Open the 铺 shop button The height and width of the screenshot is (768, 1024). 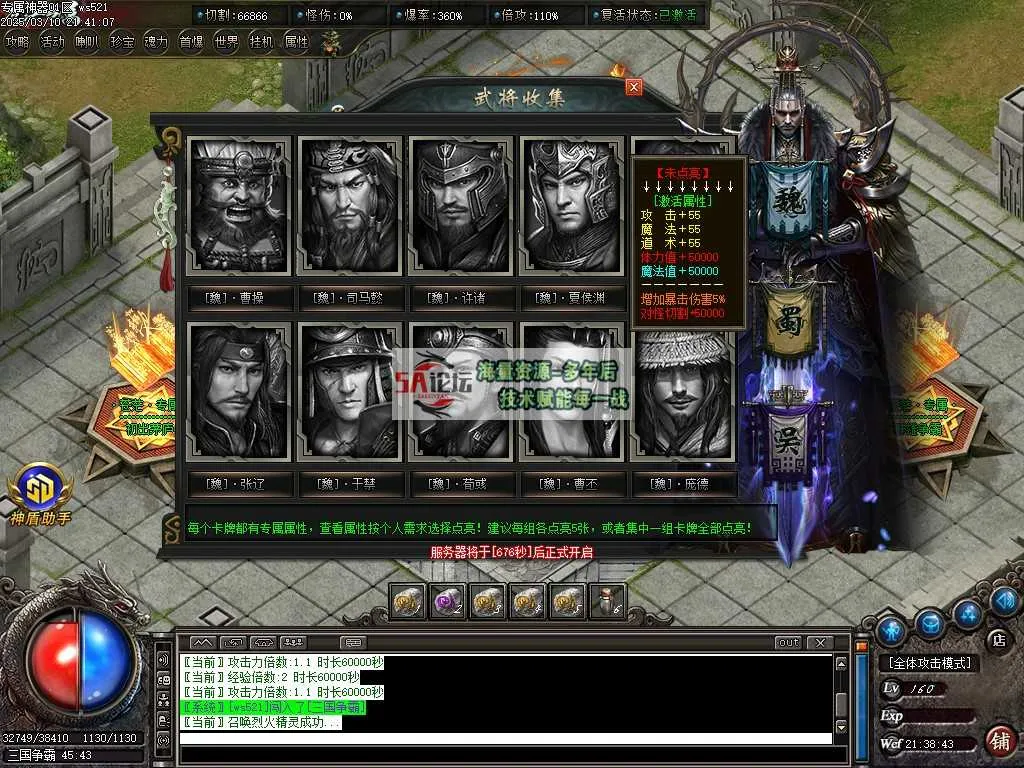998,741
